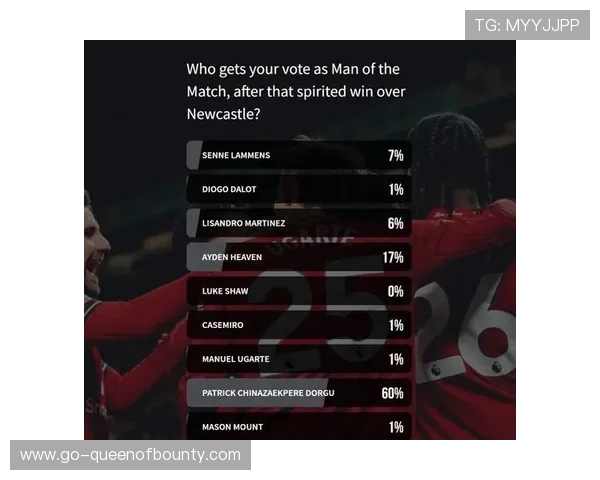Choose the Manuel Ugarte option
Screen dimensions: 600x480
click(298, 360)
